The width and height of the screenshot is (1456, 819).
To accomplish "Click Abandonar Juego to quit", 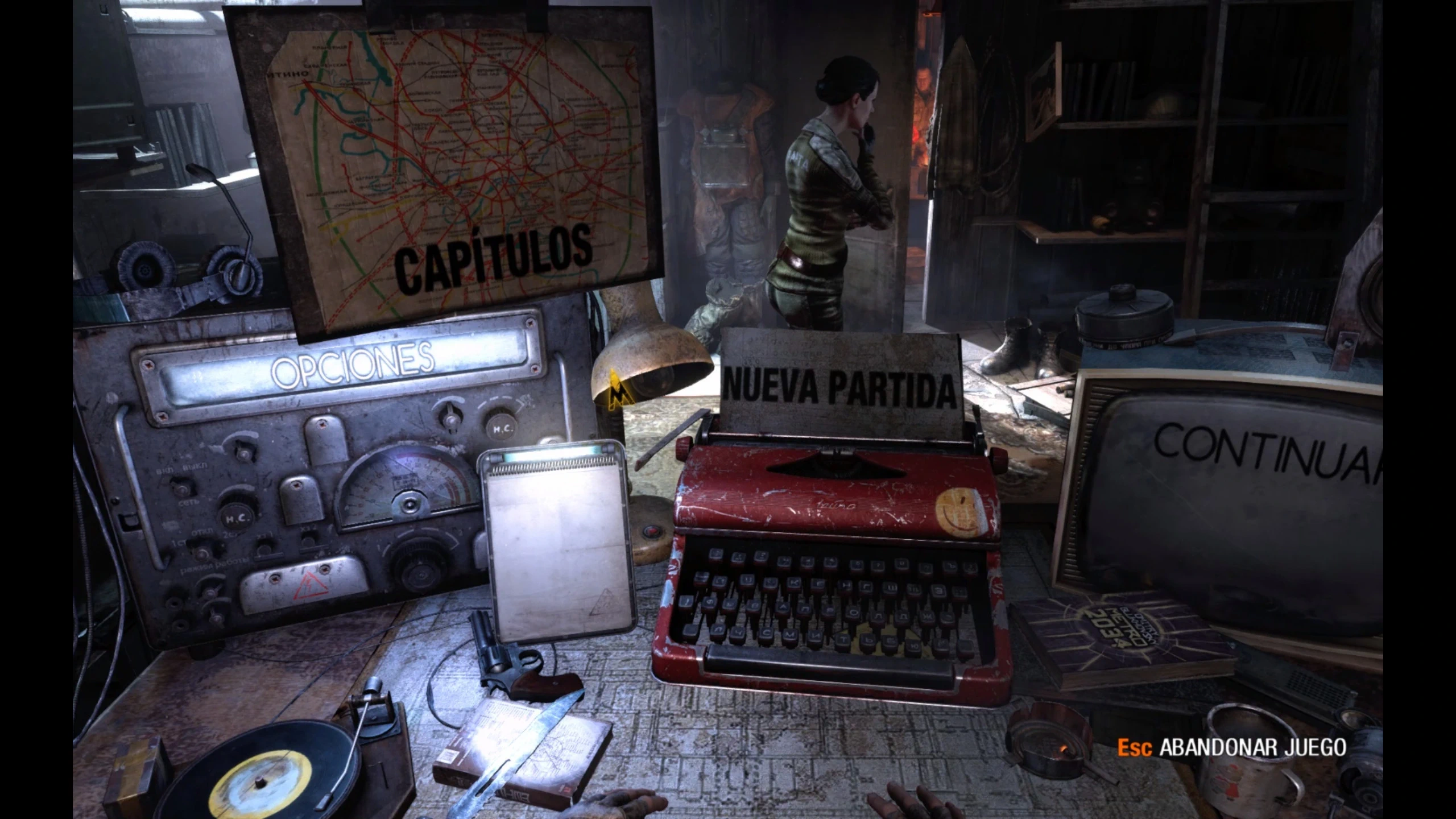I will point(1251,747).
